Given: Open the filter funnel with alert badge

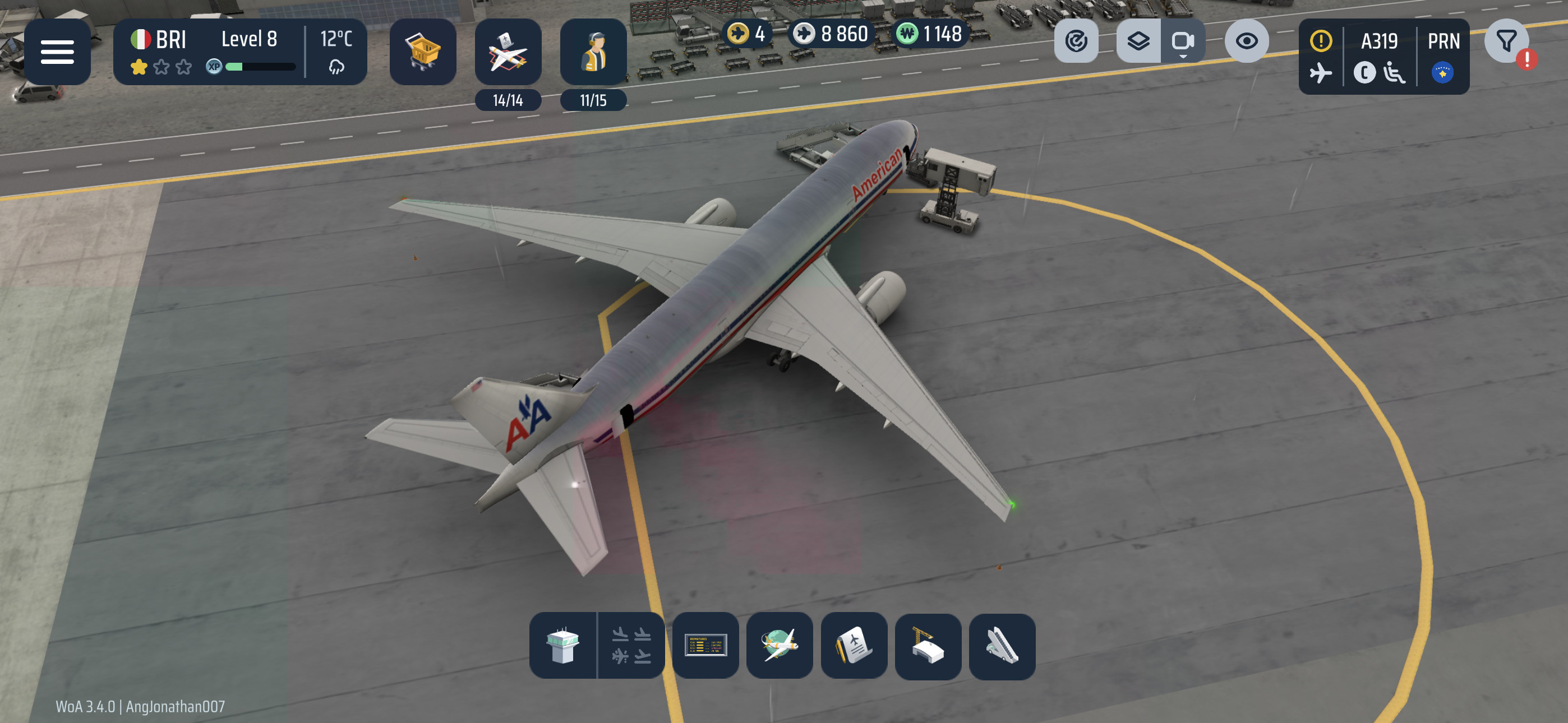Looking at the screenshot, I should click(x=1506, y=42).
